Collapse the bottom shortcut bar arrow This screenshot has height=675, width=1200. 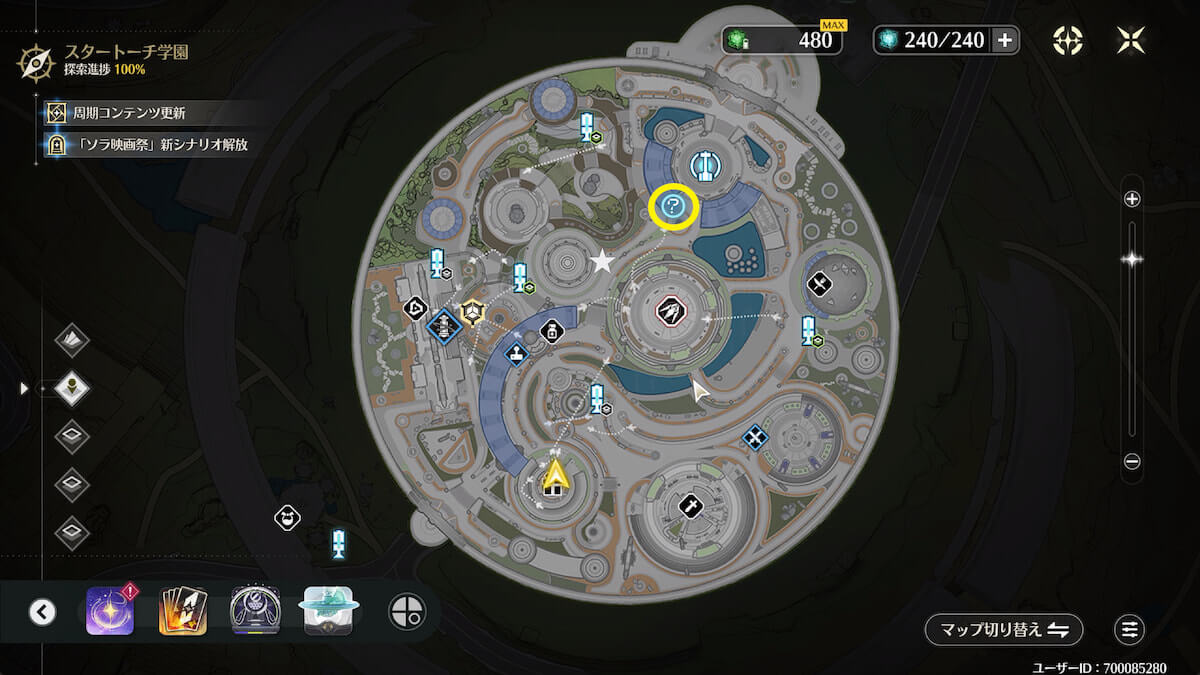42,611
